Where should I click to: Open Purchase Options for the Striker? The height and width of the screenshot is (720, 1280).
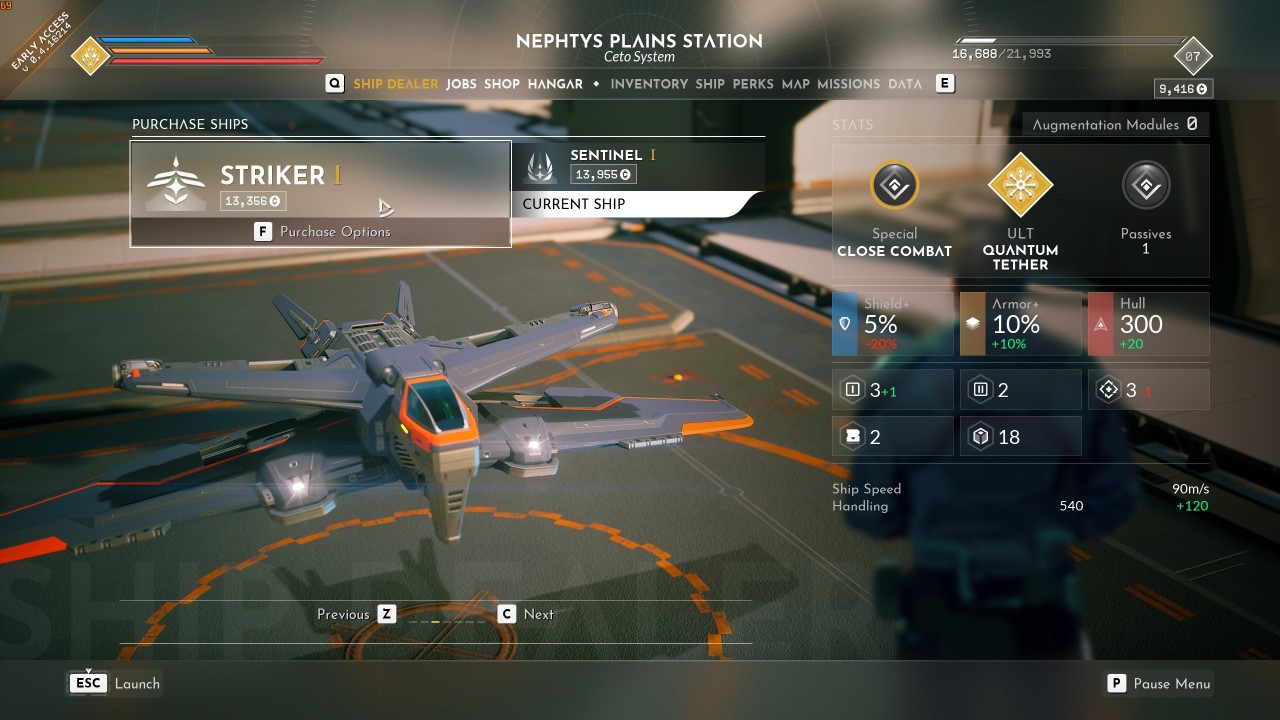coord(322,232)
